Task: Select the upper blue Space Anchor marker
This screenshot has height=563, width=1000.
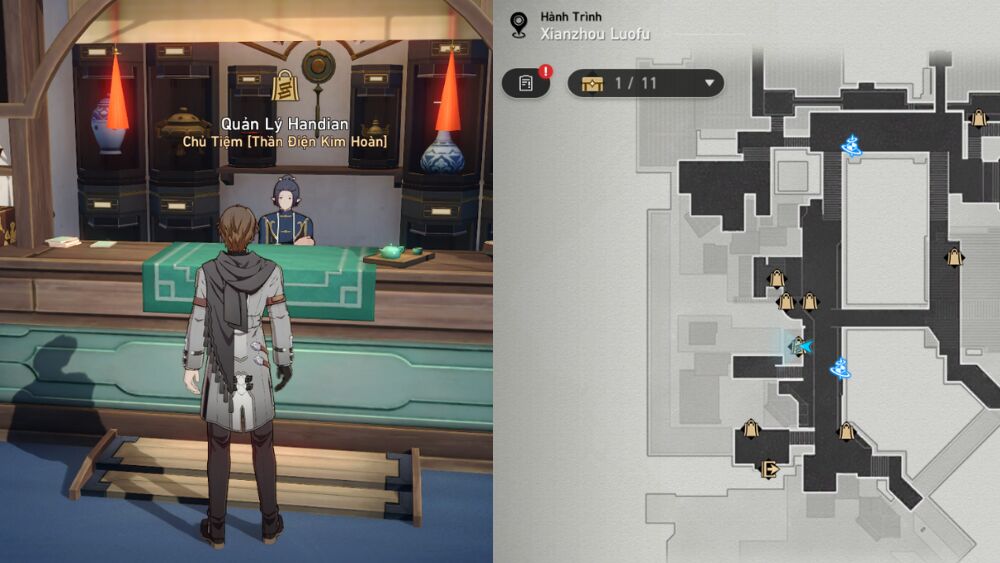Action: [852, 146]
